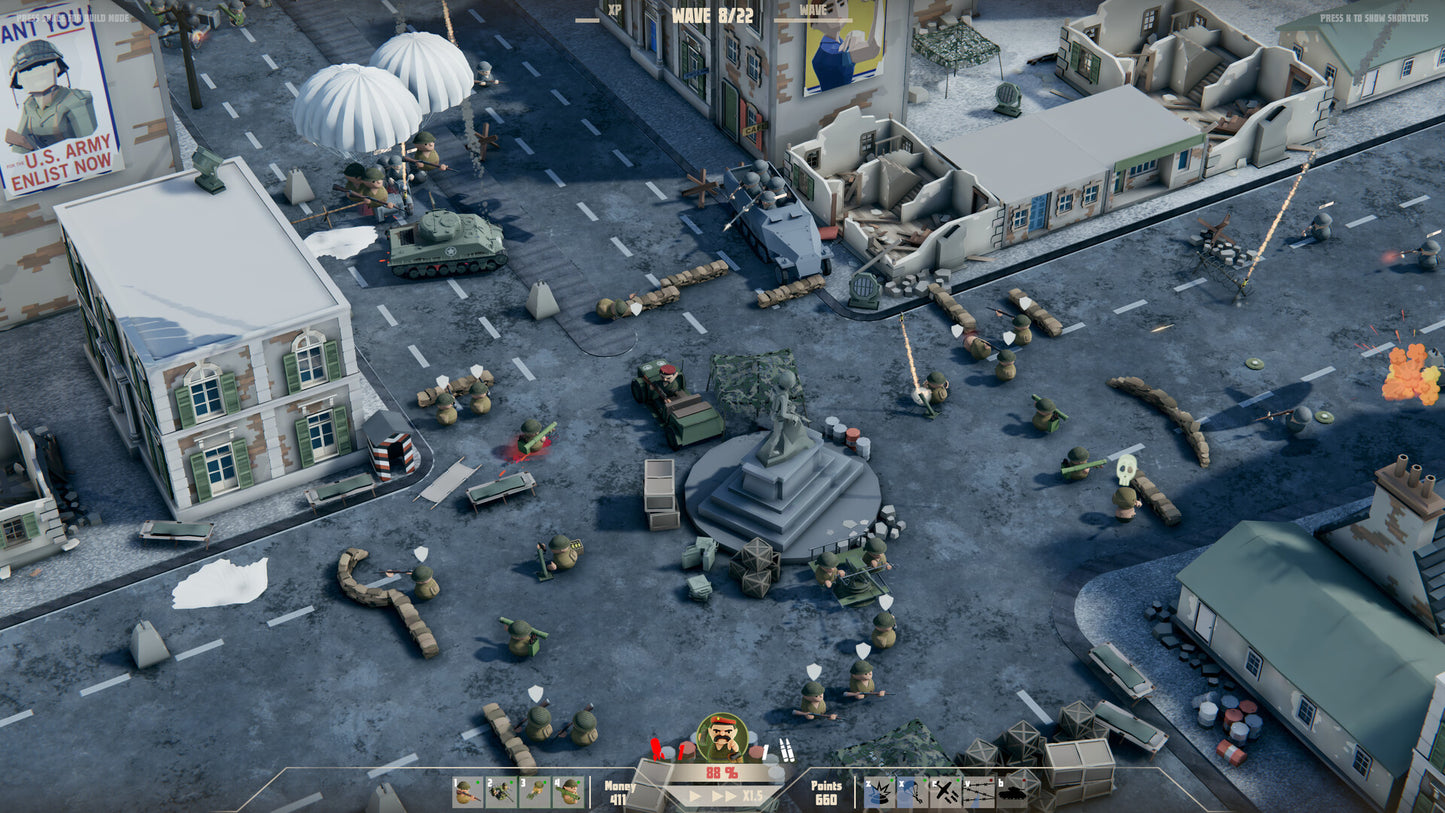Viewport: 1445px width, 813px height.
Task: Select the B tank reinforcement icon
Action: [x=1013, y=793]
